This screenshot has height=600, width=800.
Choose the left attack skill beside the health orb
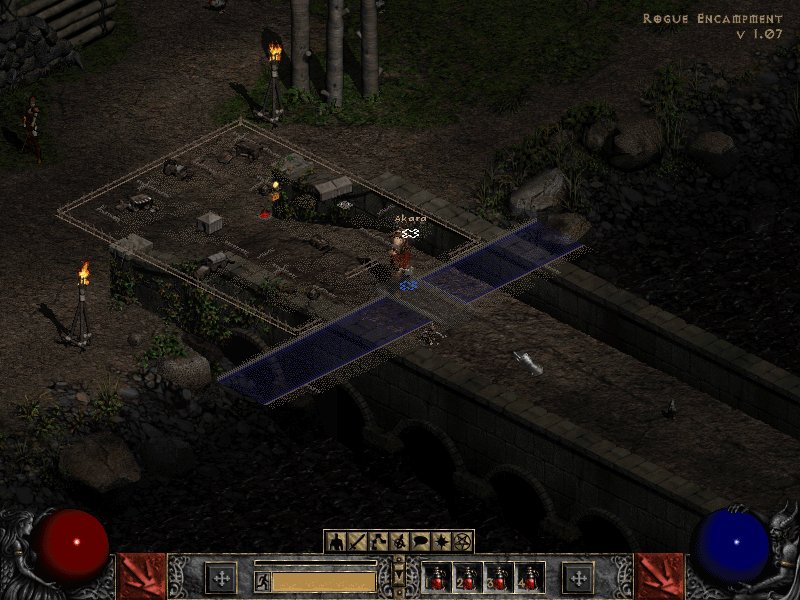tap(142, 576)
